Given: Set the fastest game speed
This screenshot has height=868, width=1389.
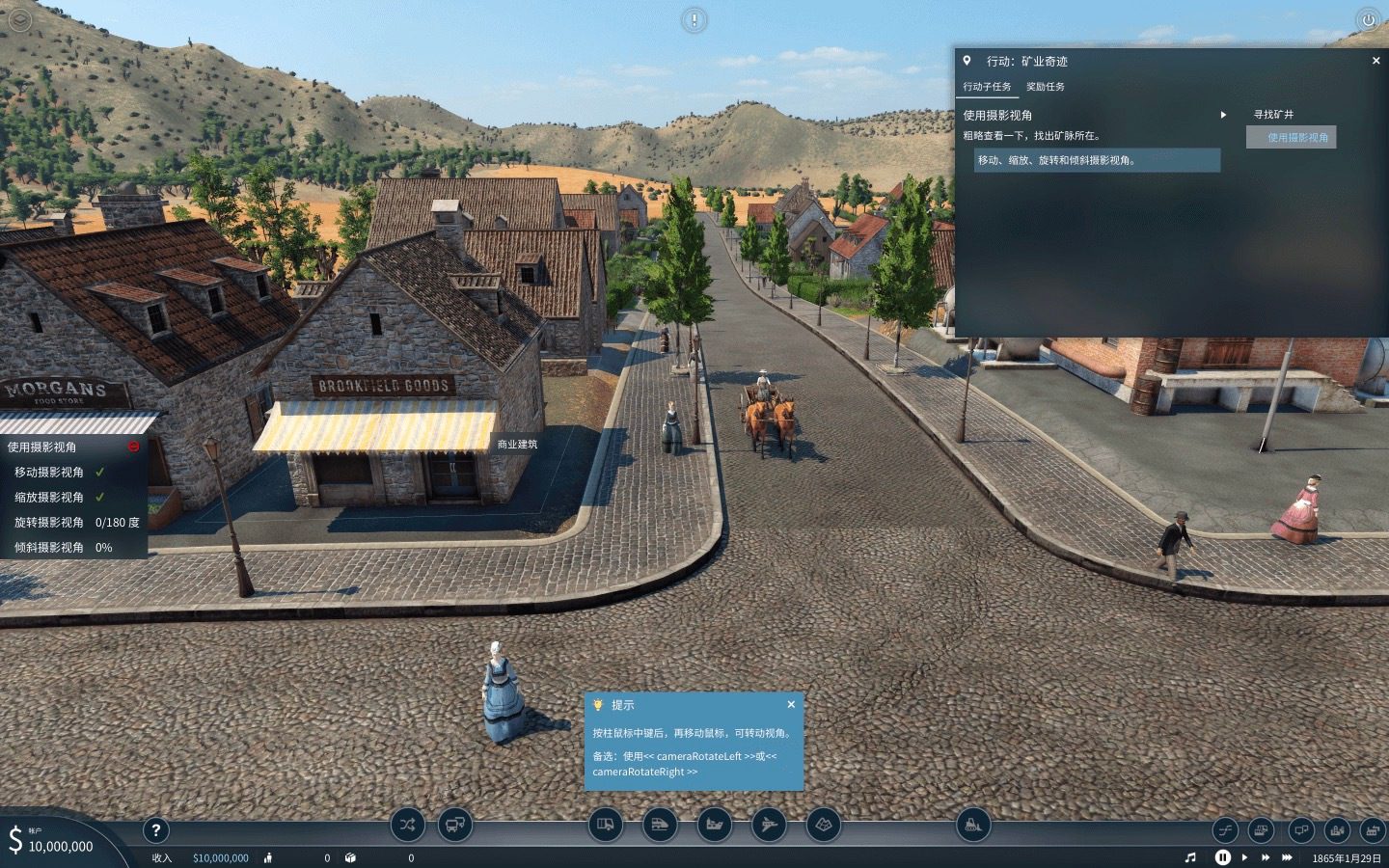Looking at the screenshot, I should (1287, 857).
